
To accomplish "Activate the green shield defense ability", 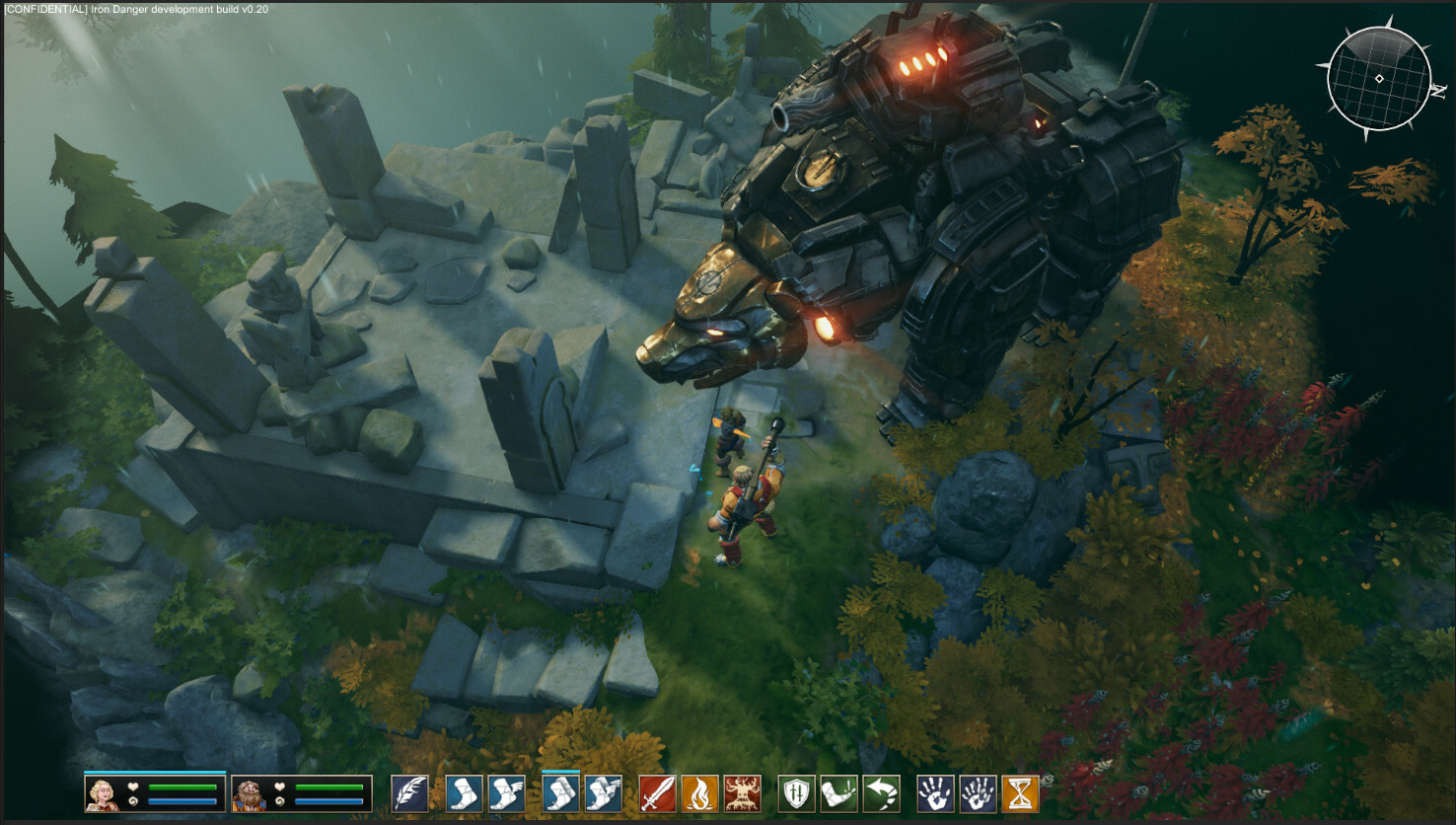I will (x=796, y=793).
